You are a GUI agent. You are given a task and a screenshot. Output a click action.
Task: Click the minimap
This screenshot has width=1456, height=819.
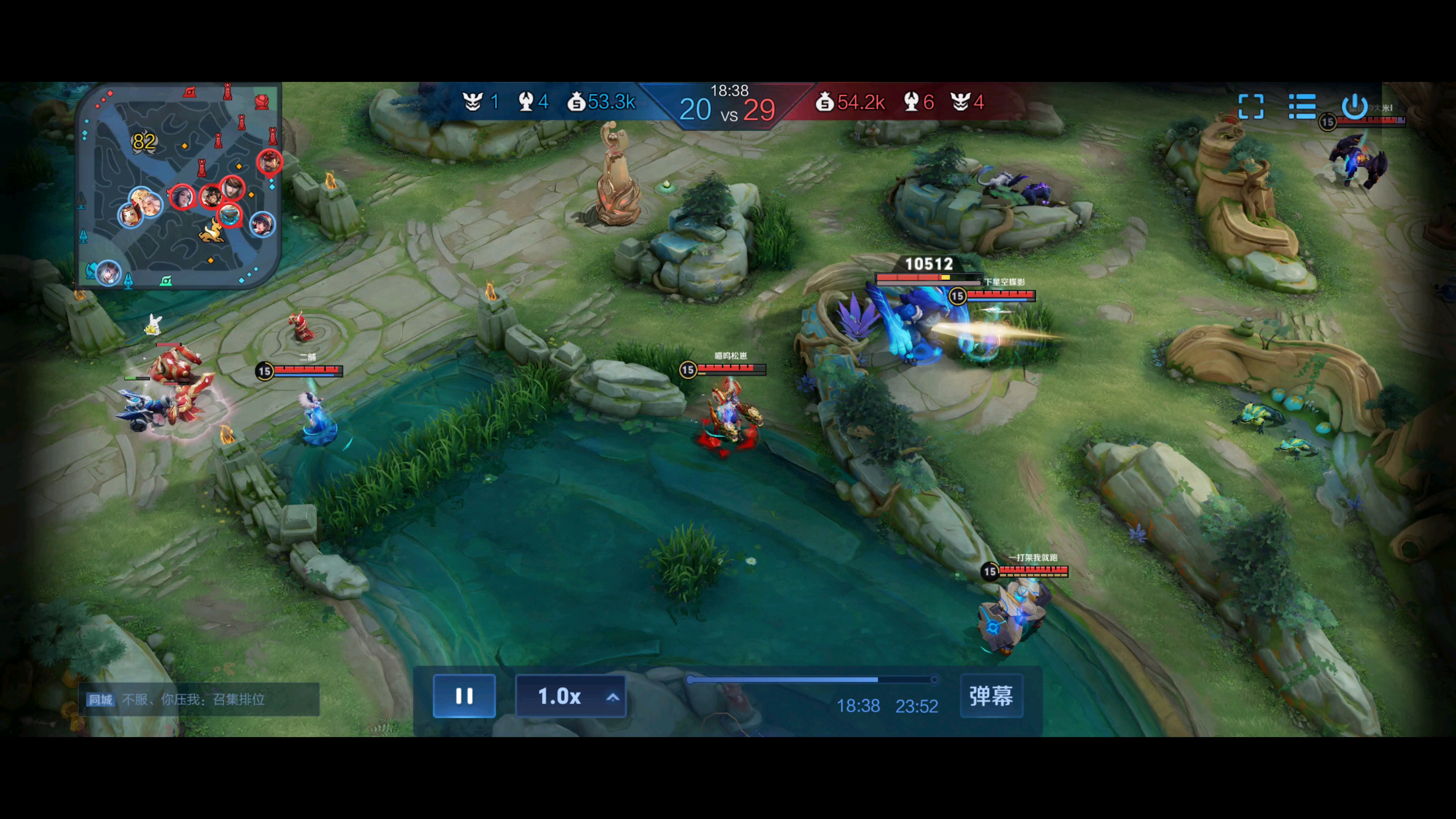pos(179,187)
